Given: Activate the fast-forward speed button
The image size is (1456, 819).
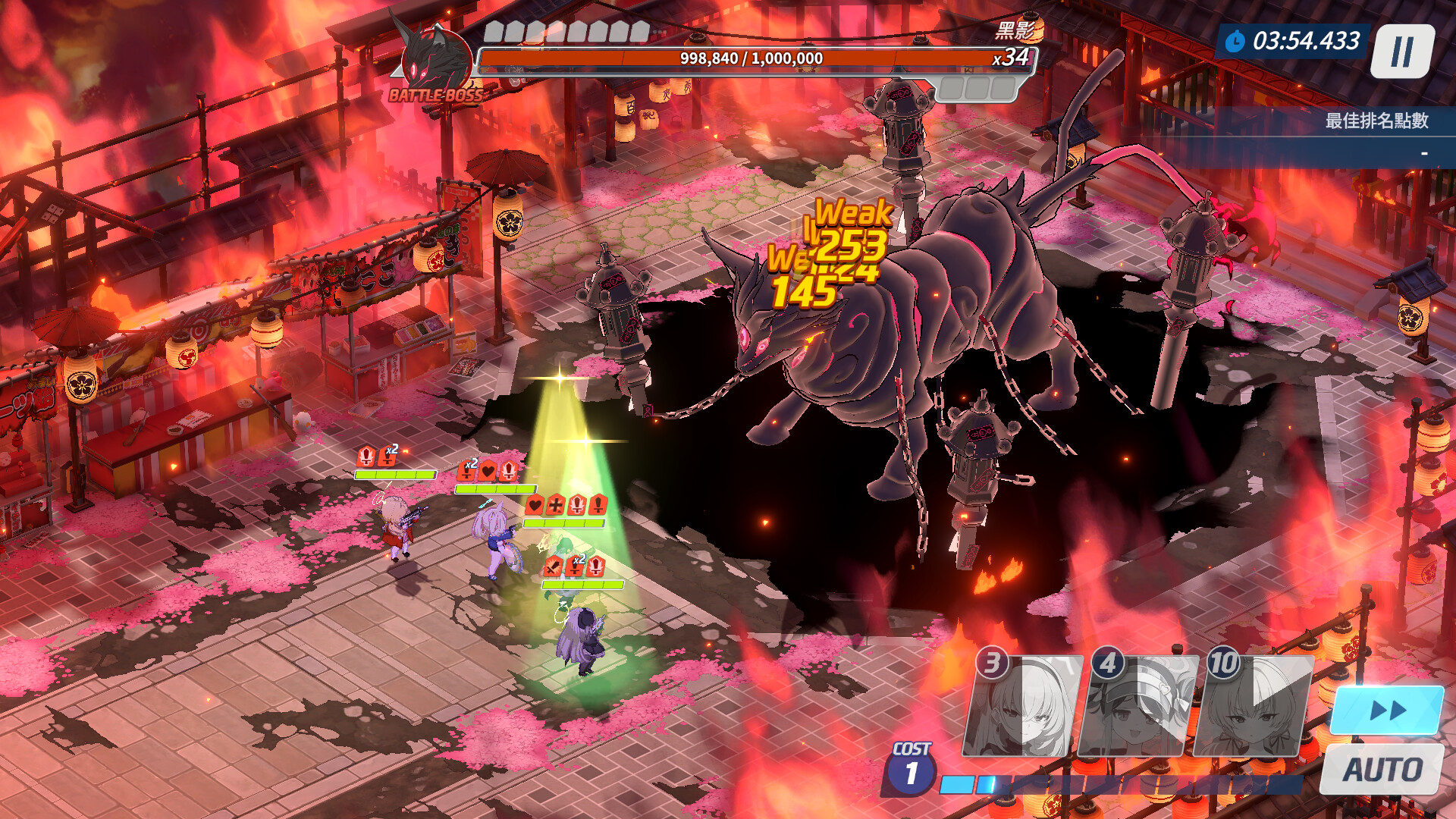Looking at the screenshot, I should pyautogui.click(x=1387, y=711).
